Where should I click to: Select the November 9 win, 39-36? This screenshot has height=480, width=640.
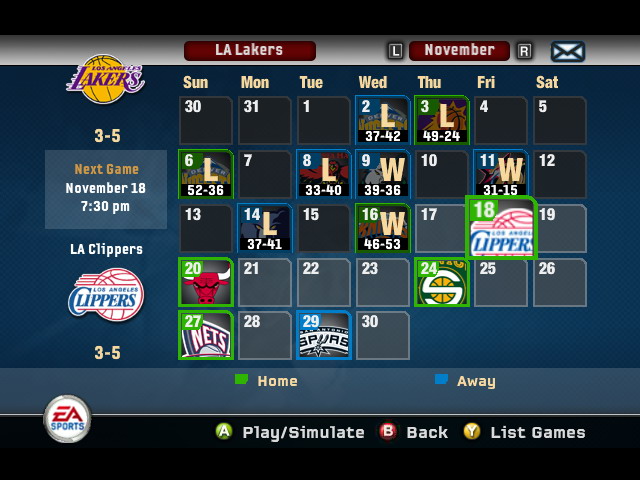tap(383, 175)
